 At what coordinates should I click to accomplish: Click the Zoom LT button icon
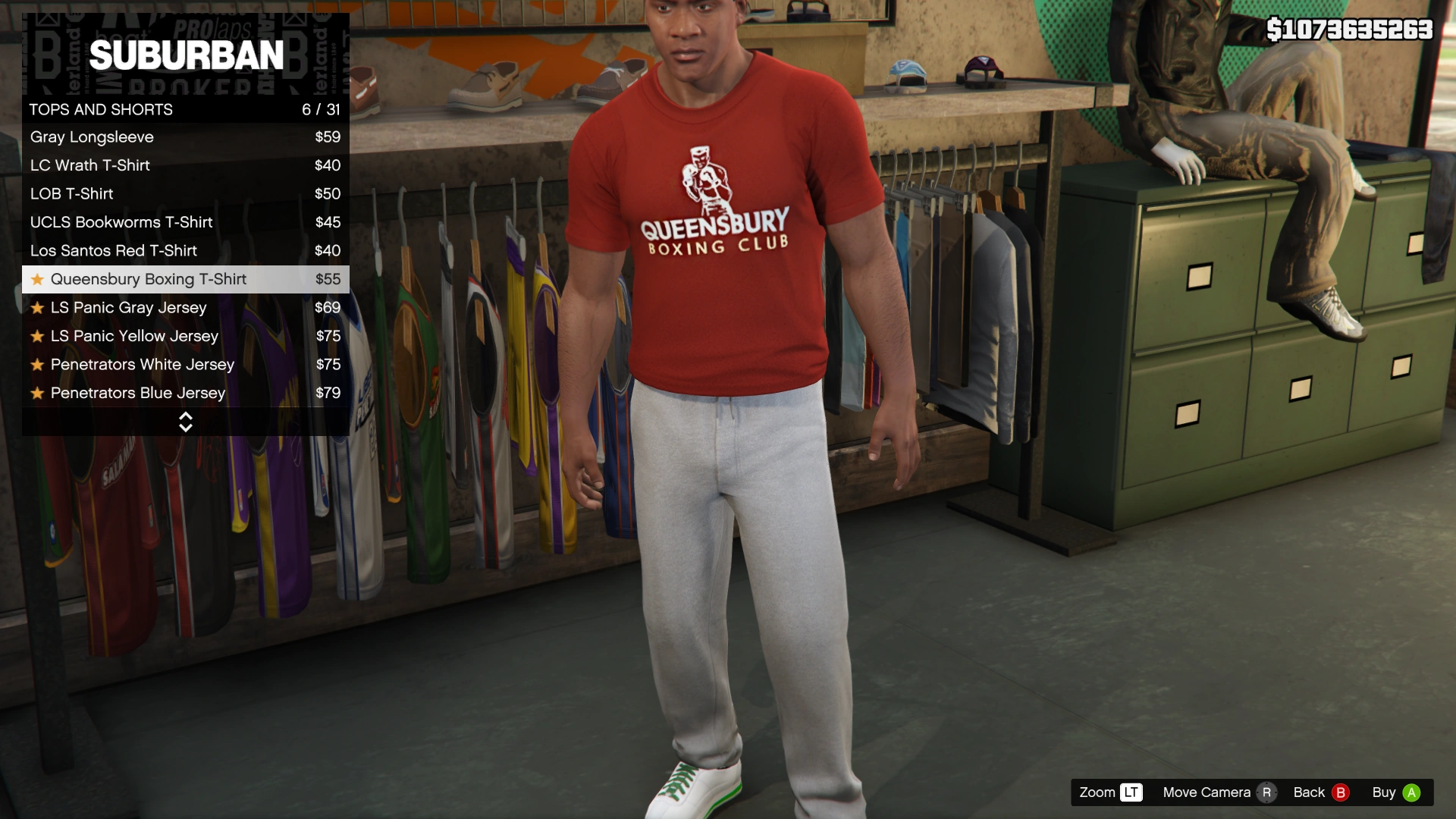coord(1130,792)
